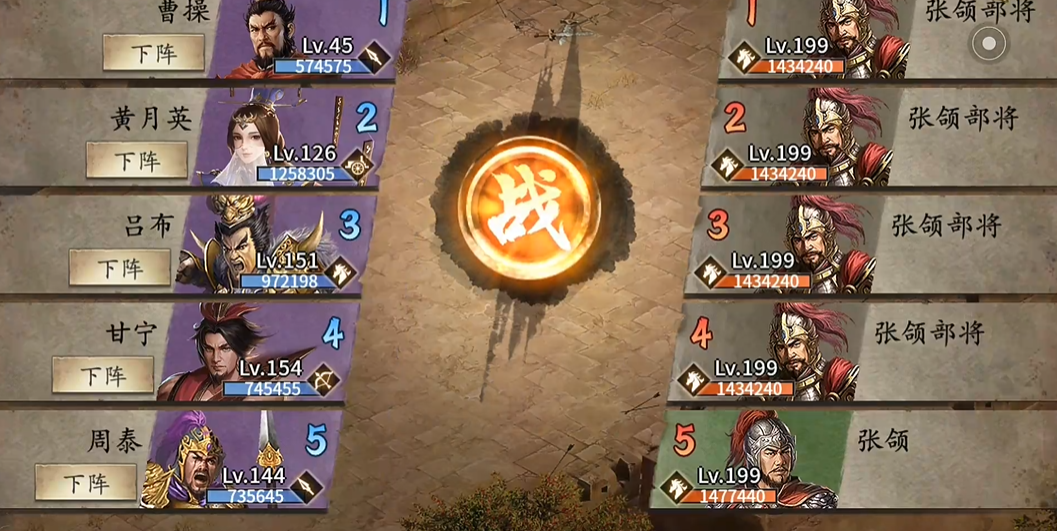
Task: Withdraw 甘宁 using his 下阵 button
Action: (103, 375)
